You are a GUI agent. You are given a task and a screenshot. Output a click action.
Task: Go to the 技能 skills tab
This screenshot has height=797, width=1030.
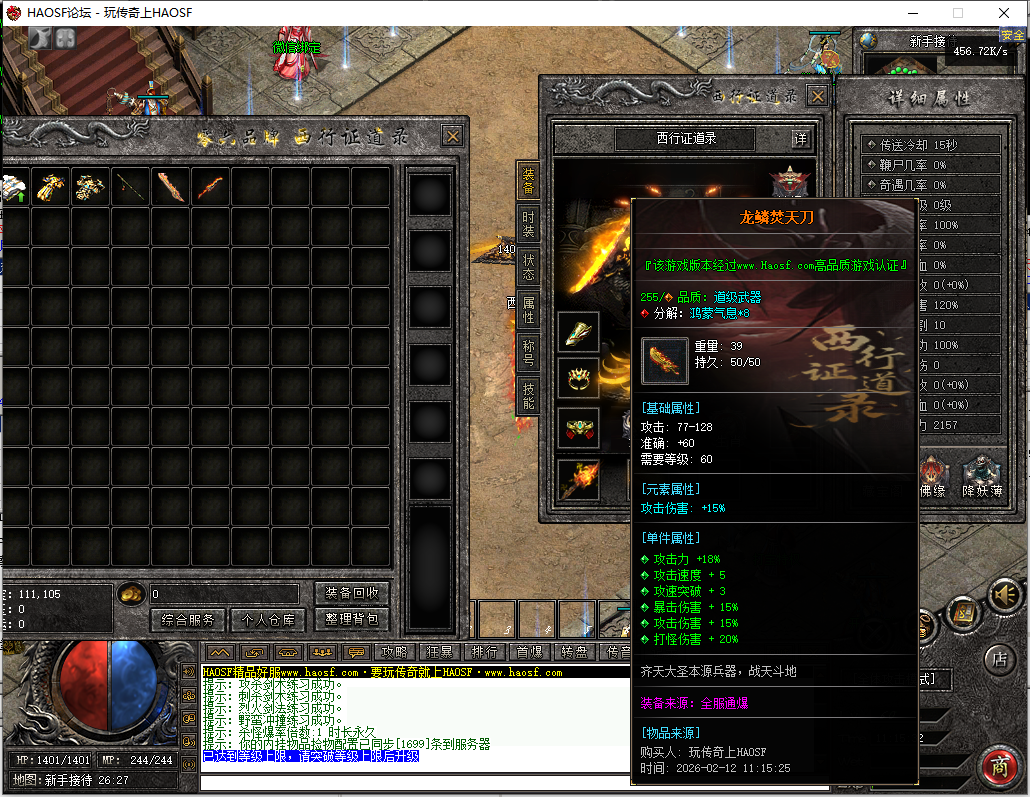(528, 396)
